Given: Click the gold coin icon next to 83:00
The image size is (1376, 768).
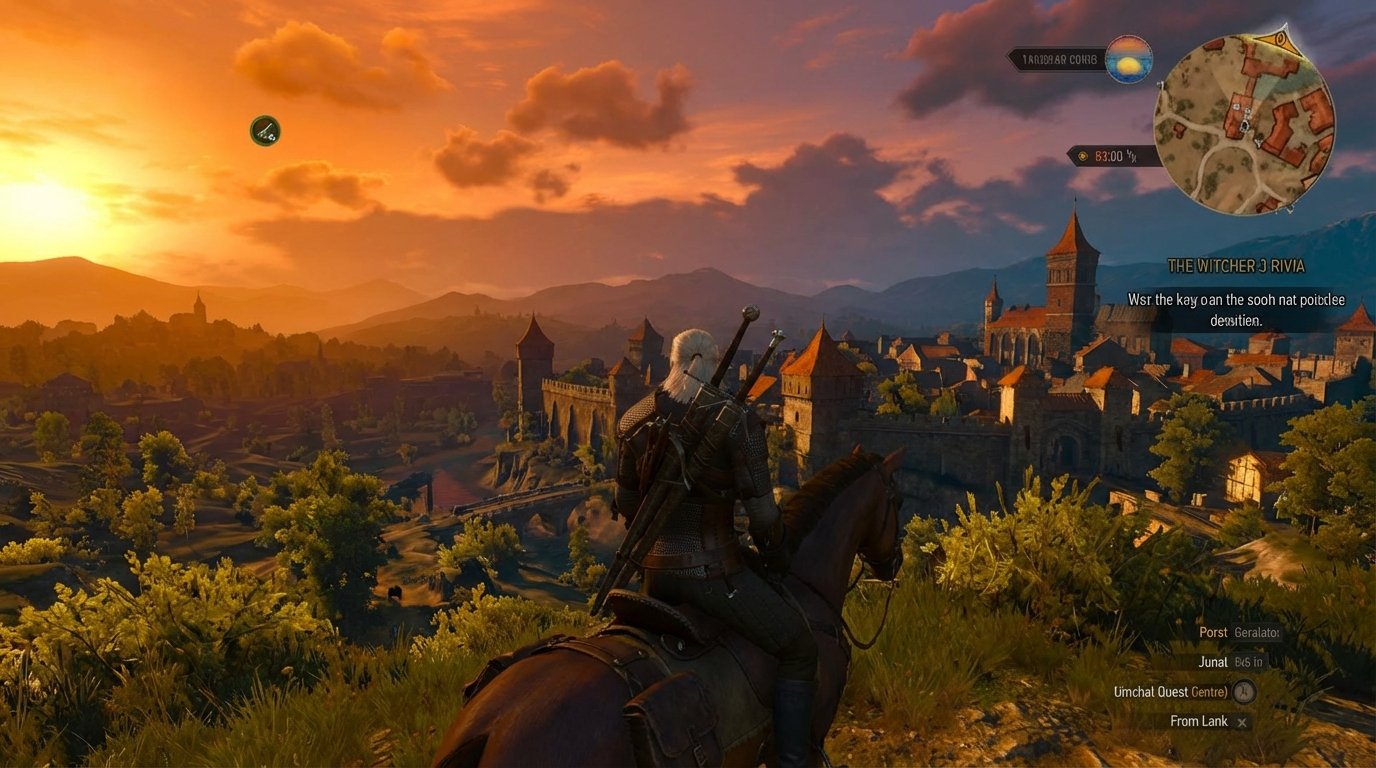Looking at the screenshot, I should 1082,156.
